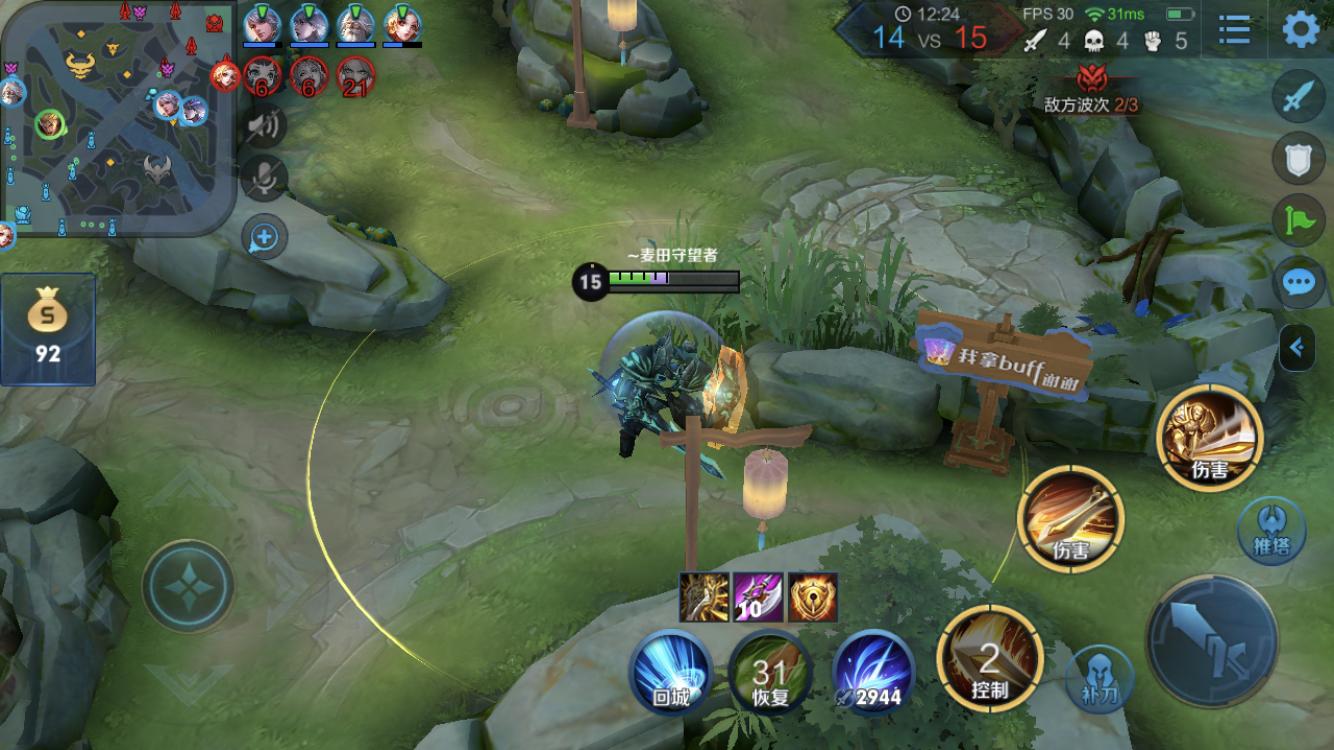
Task: Send the sword attack signal
Action: pyautogui.click(x=1298, y=100)
